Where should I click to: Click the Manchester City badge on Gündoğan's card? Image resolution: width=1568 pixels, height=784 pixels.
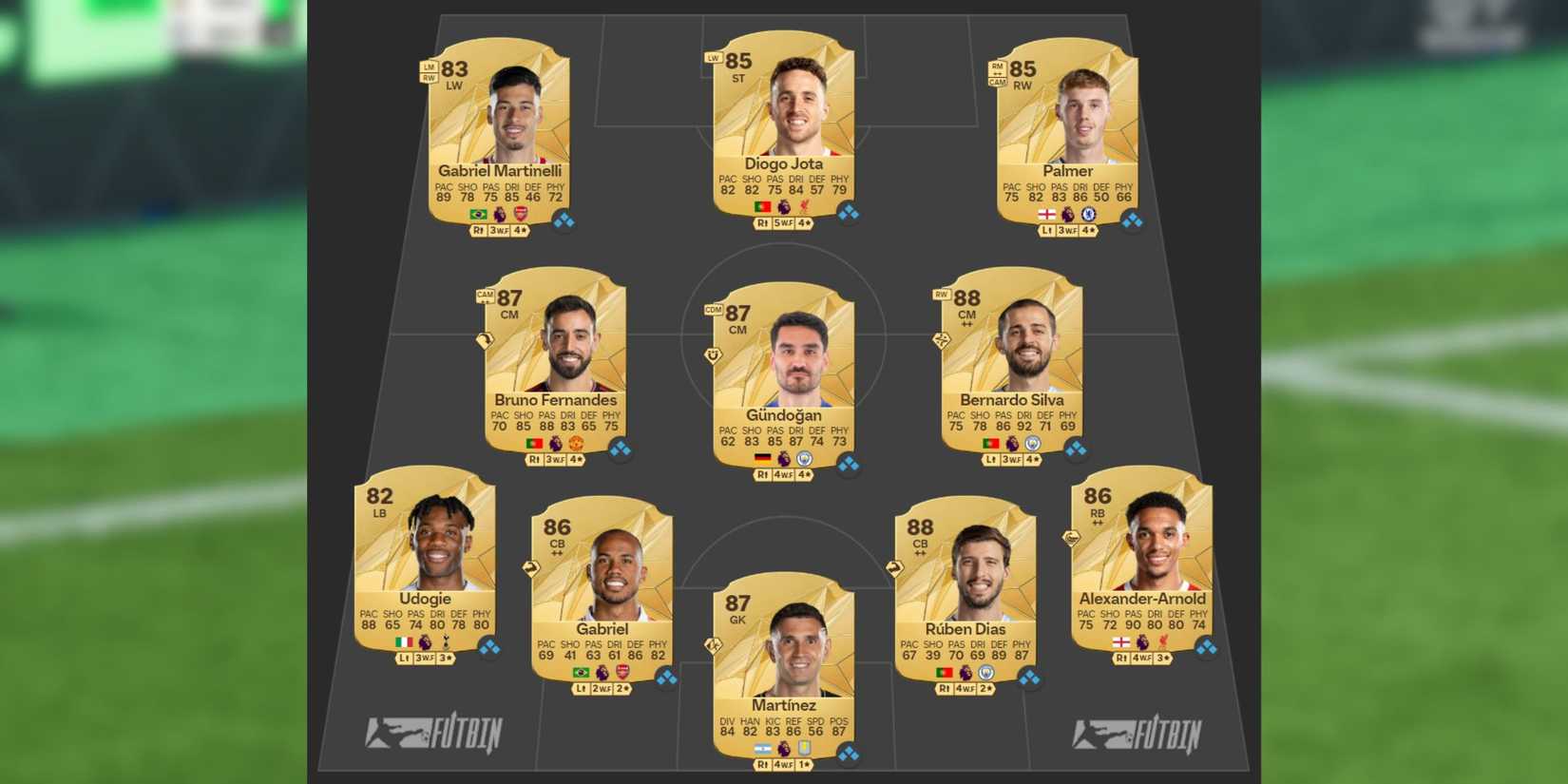click(x=805, y=459)
